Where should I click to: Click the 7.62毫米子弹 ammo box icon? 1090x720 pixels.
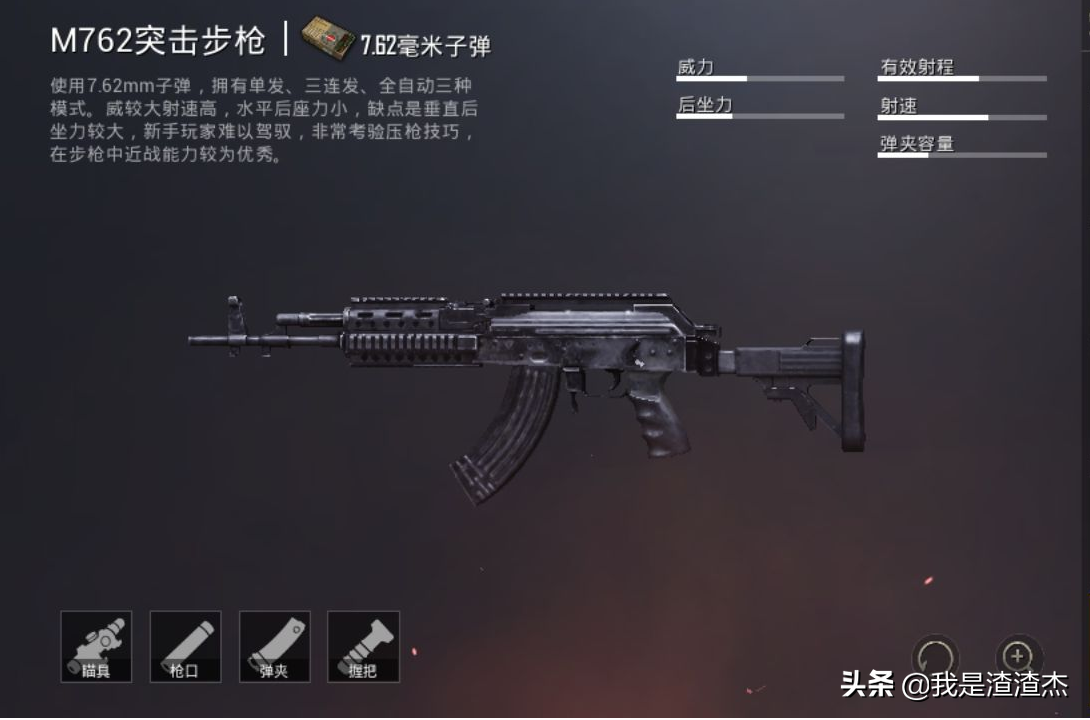(328, 38)
